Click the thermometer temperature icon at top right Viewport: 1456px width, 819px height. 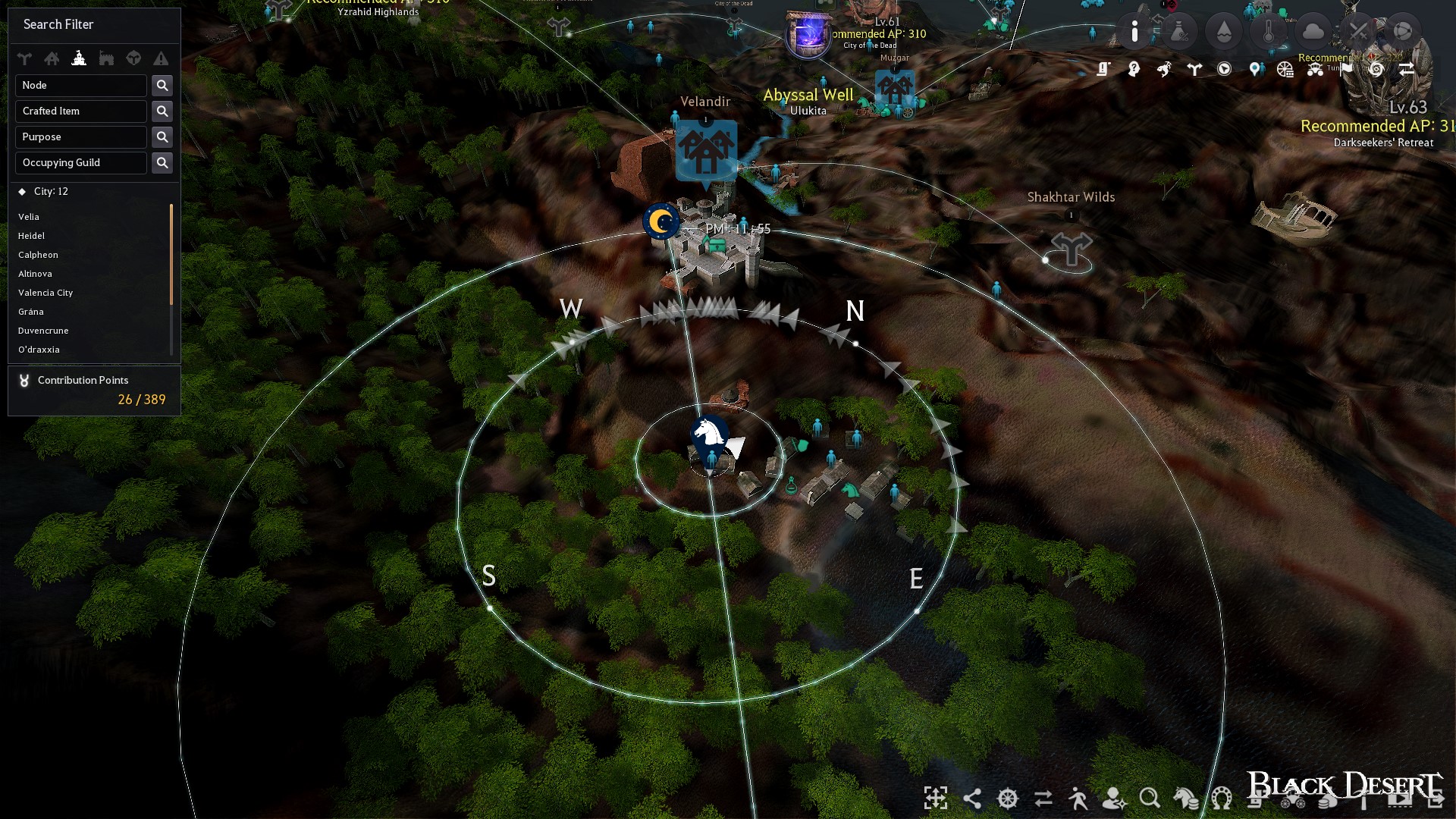click(1268, 30)
